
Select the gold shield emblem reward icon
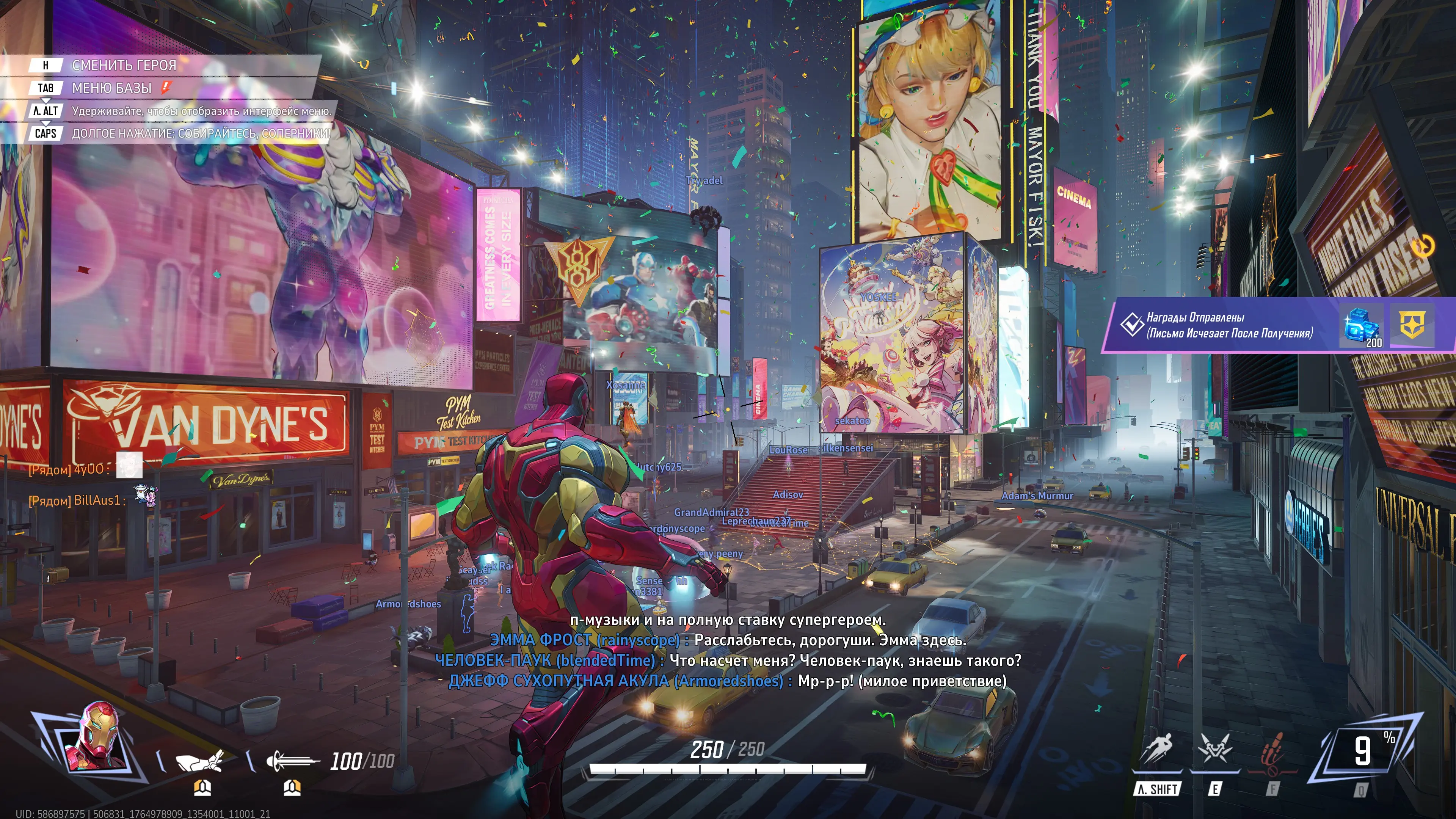tap(1412, 325)
